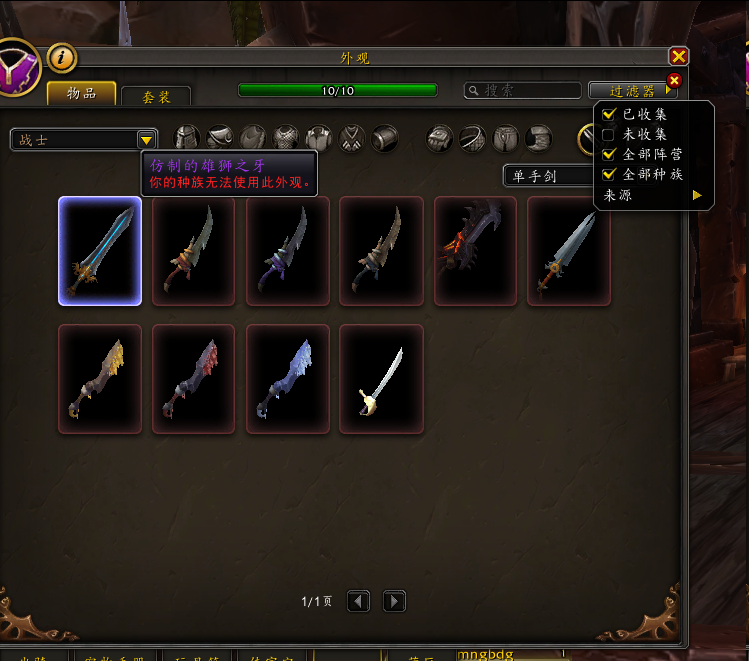This screenshot has height=661, width=749.
Task: Open the round info button
Action: 62,58
